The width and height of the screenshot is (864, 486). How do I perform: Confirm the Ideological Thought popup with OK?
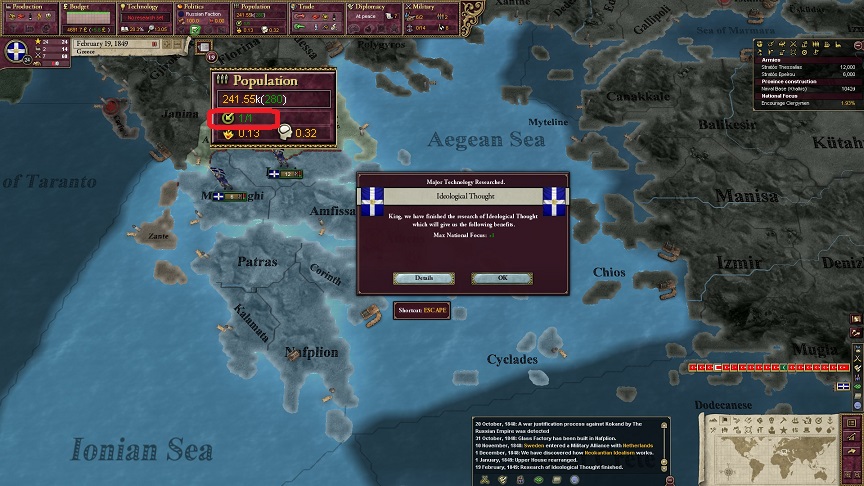coord(501,278)
